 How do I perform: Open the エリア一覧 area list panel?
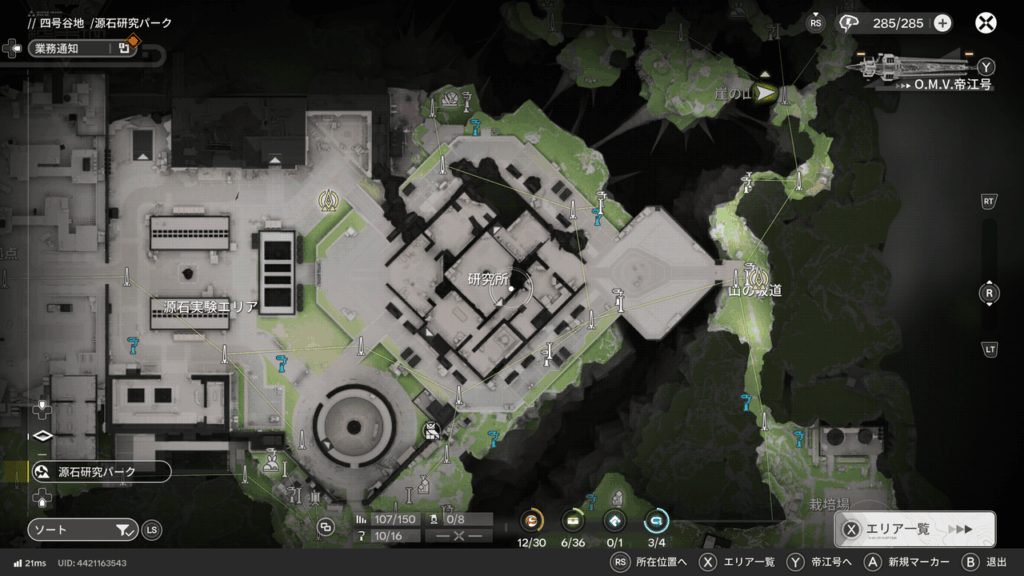pos(914,529)
